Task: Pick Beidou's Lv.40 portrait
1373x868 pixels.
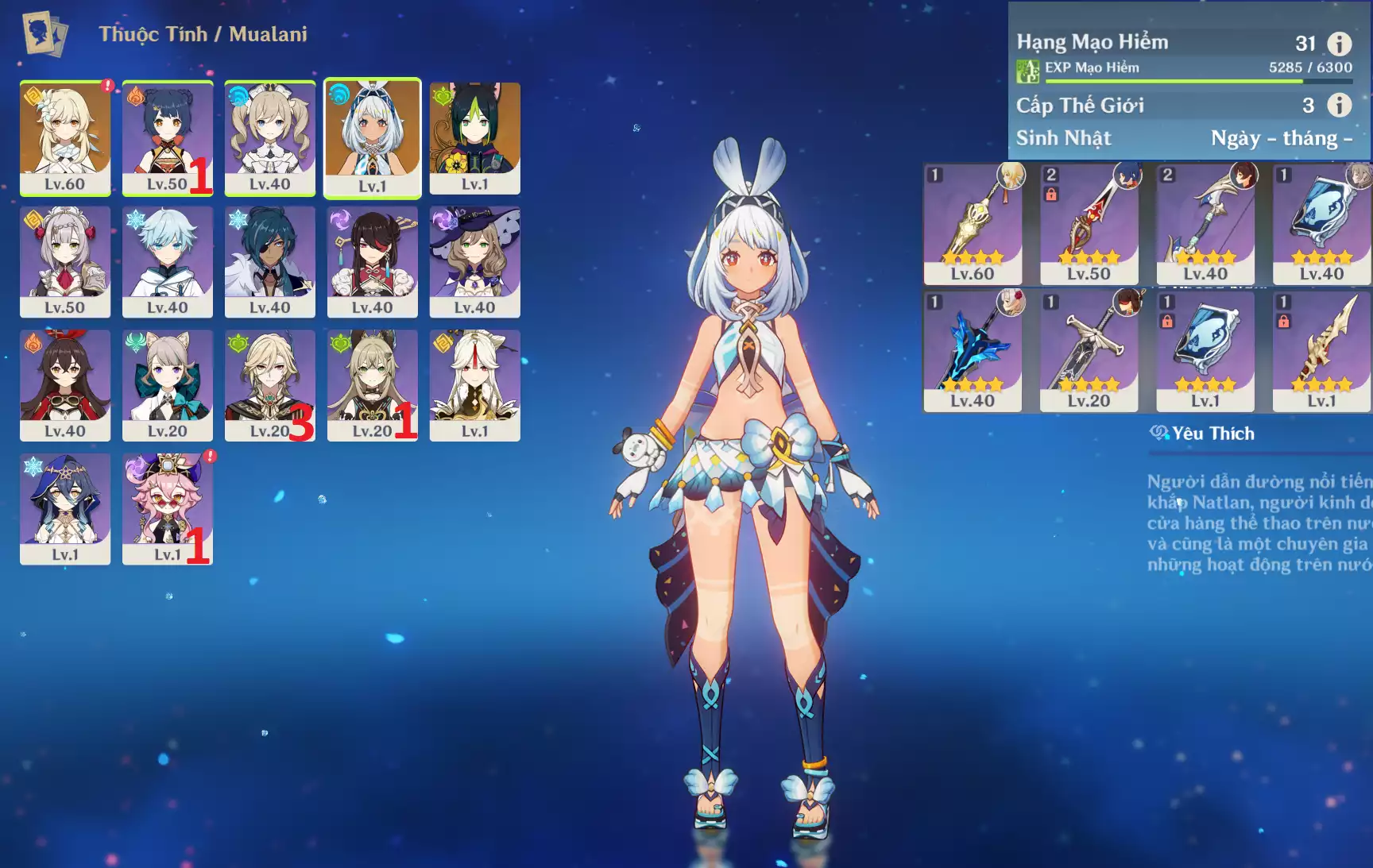Action: coord(372,260)
